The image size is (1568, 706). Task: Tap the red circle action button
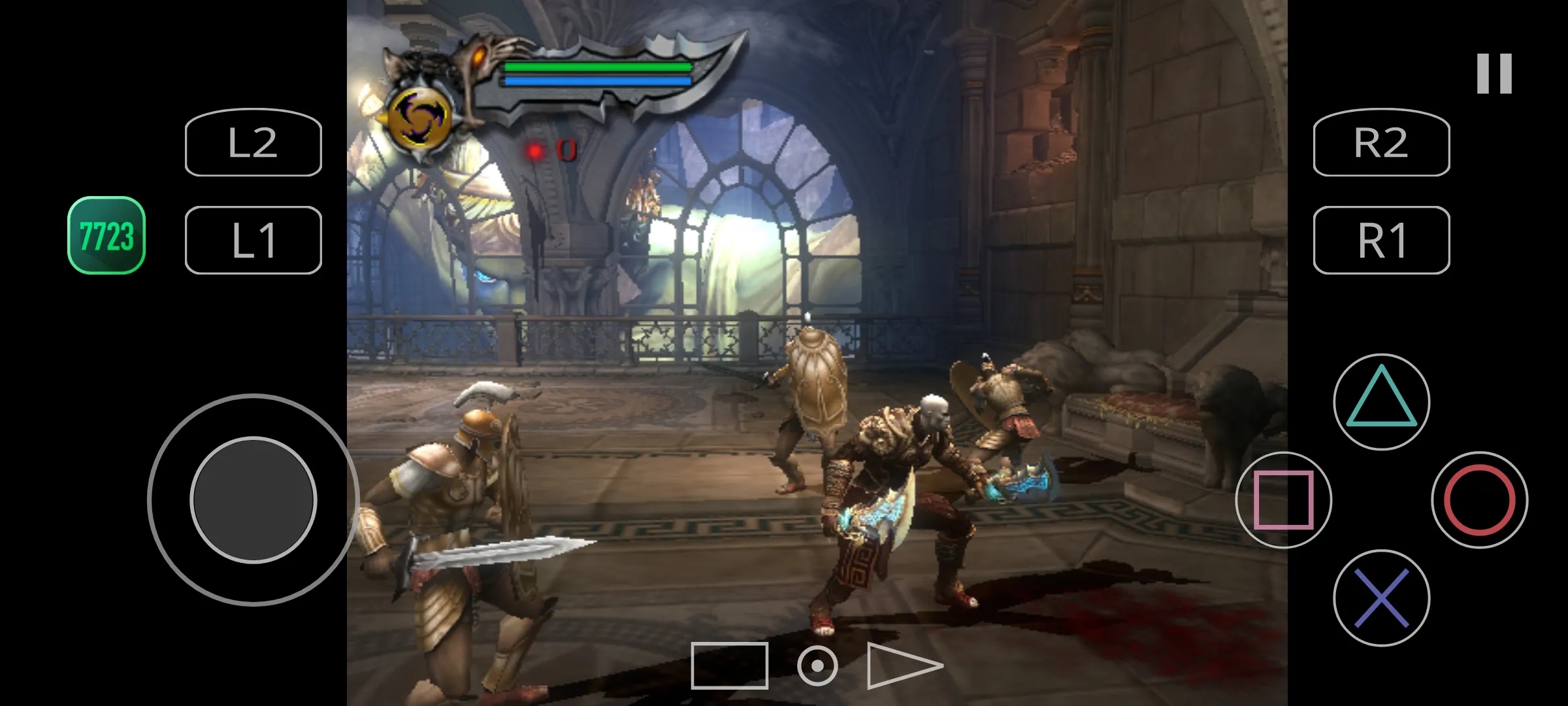[x=1479, y=499]
